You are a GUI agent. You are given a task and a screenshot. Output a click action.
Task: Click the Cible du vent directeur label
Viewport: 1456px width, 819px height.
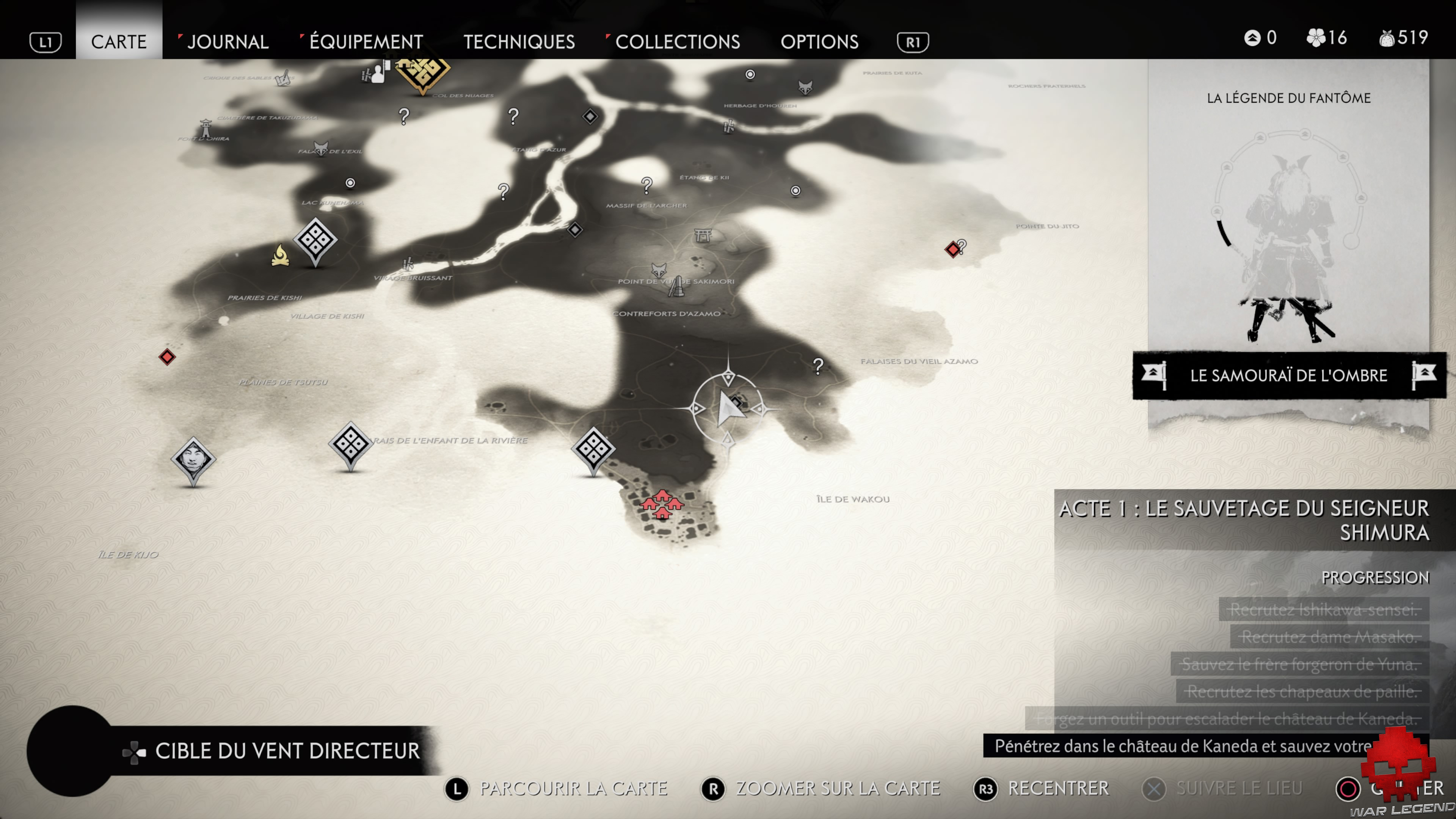(287, 751)
